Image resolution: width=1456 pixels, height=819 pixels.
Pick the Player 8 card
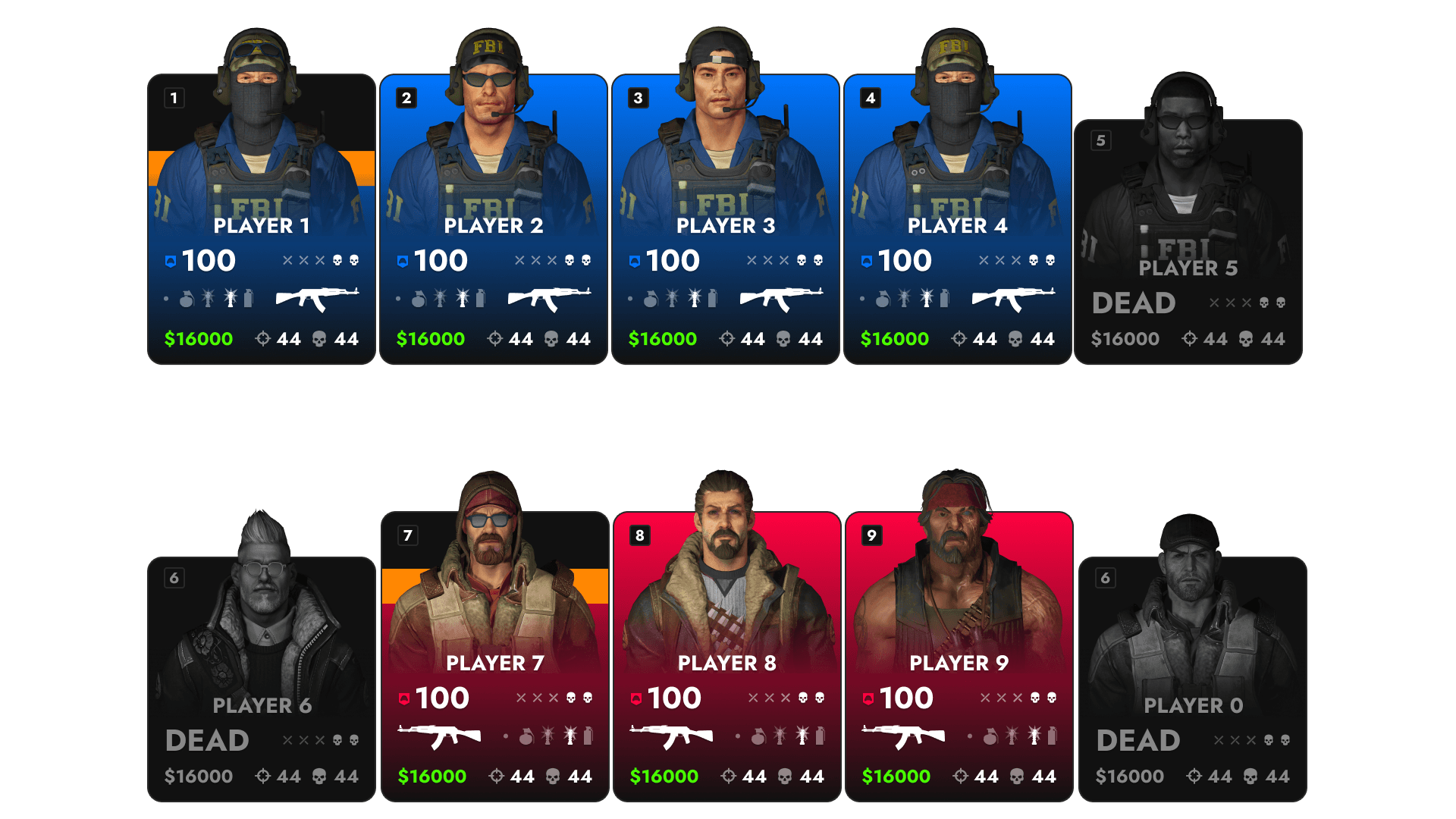pos(727,657)
